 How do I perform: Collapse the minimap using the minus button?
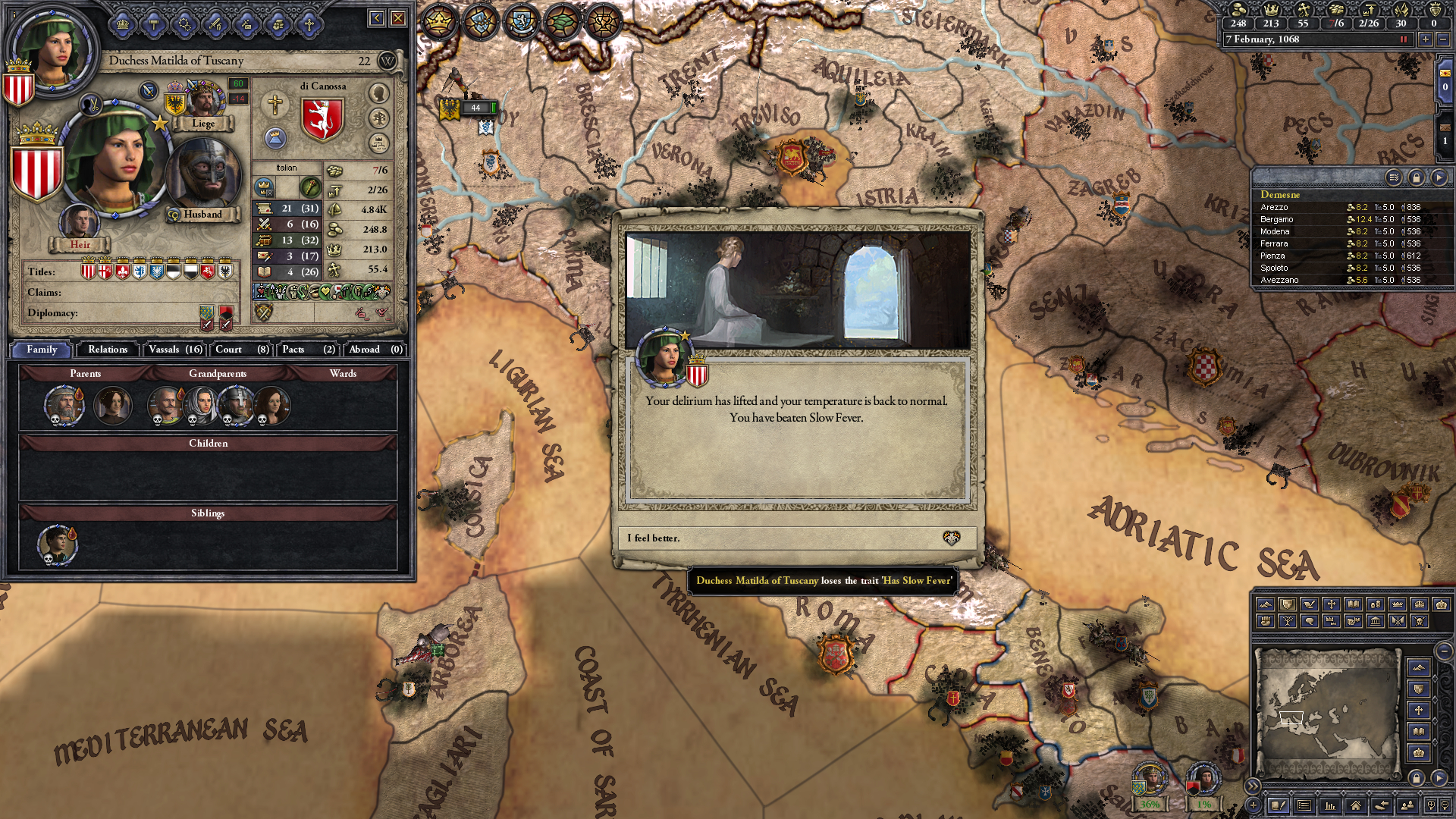pos(1445,651)
